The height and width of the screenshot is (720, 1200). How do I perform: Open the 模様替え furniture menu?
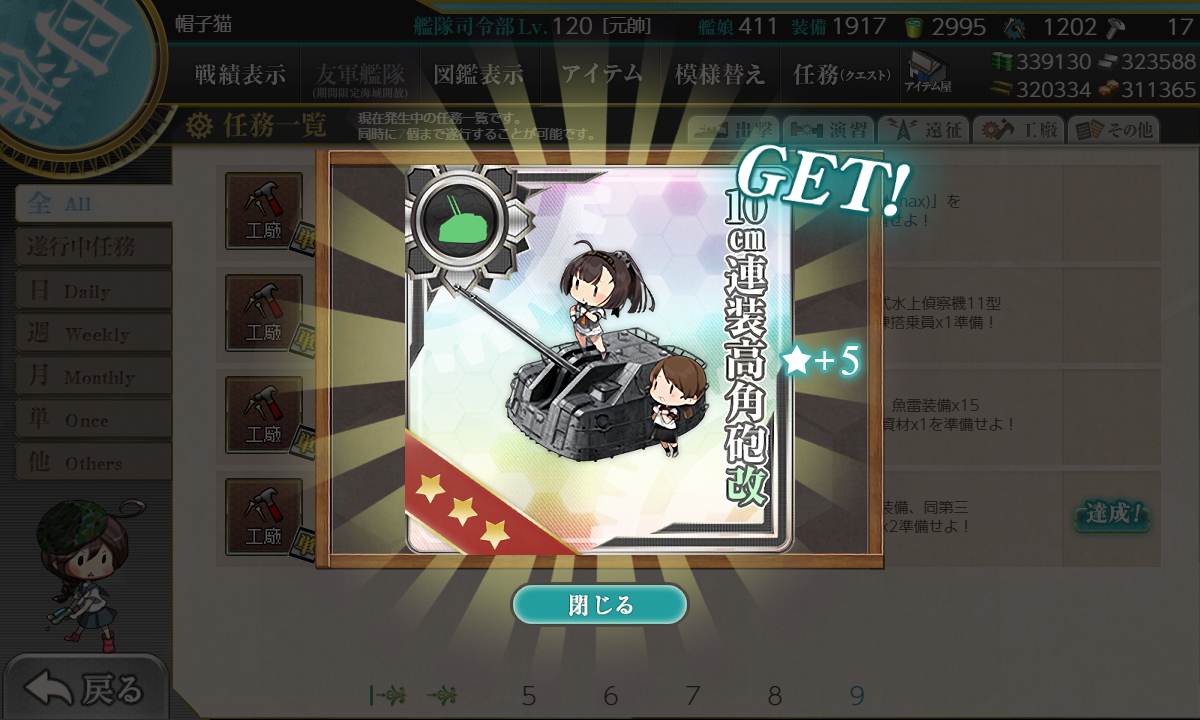point(719,74)
